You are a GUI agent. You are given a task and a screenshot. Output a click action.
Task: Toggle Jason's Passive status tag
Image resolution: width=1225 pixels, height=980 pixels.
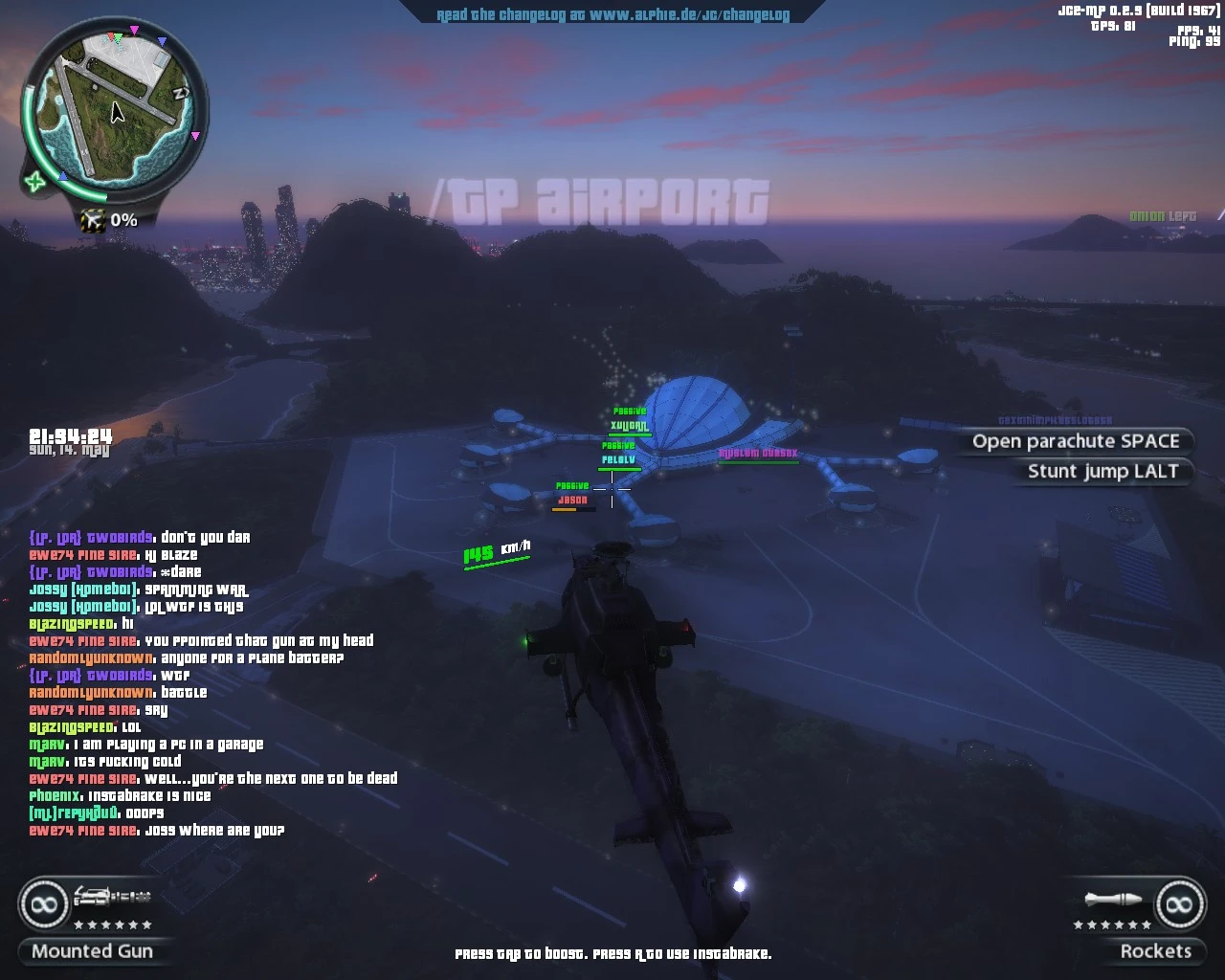[x=571, y=485]
